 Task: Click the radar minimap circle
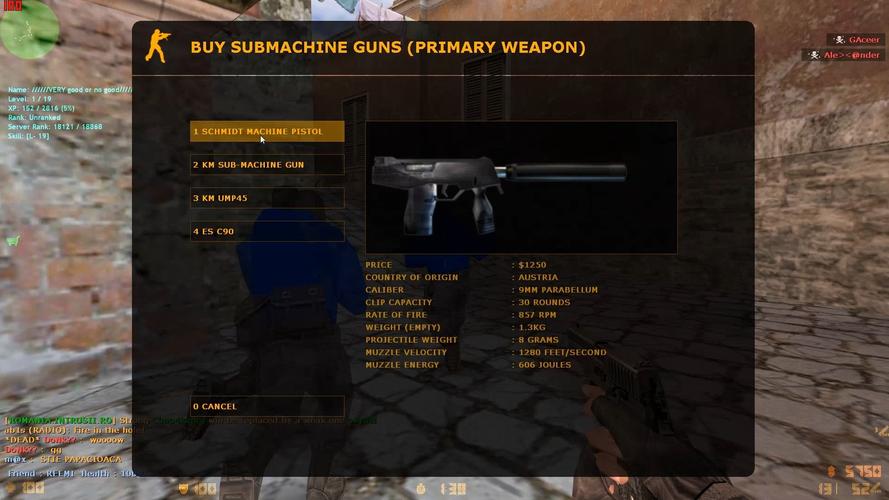tap(29, 28)
